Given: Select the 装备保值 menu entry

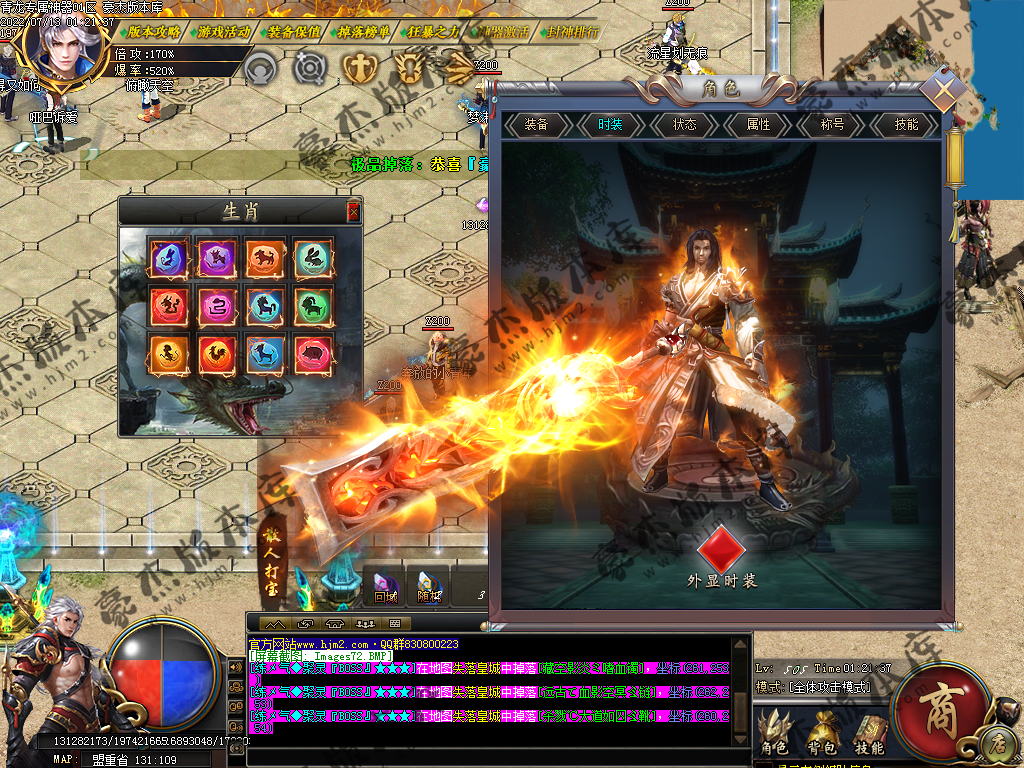Looking at the screenshot, I should click(x=294, y=31).
